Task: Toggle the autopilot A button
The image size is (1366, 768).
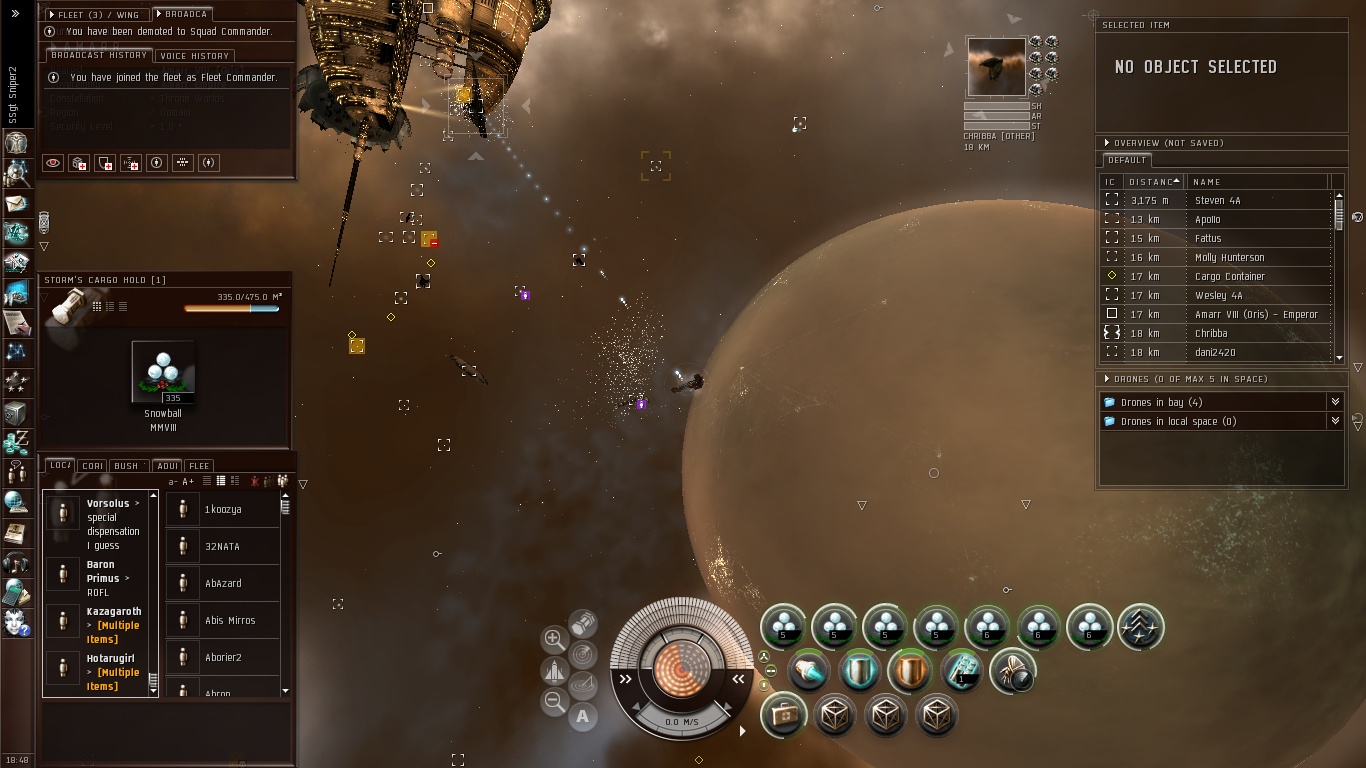Action: pos(582,716)
